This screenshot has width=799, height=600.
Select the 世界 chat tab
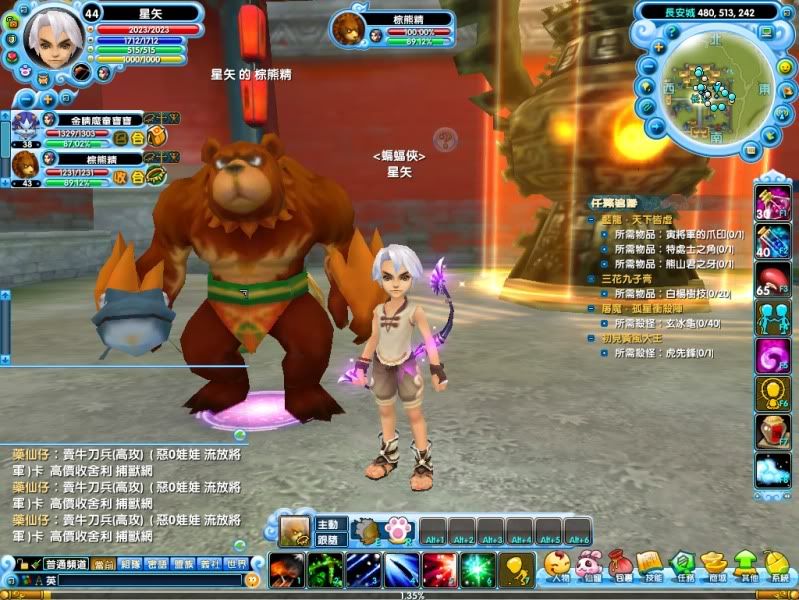click(235, 564)
